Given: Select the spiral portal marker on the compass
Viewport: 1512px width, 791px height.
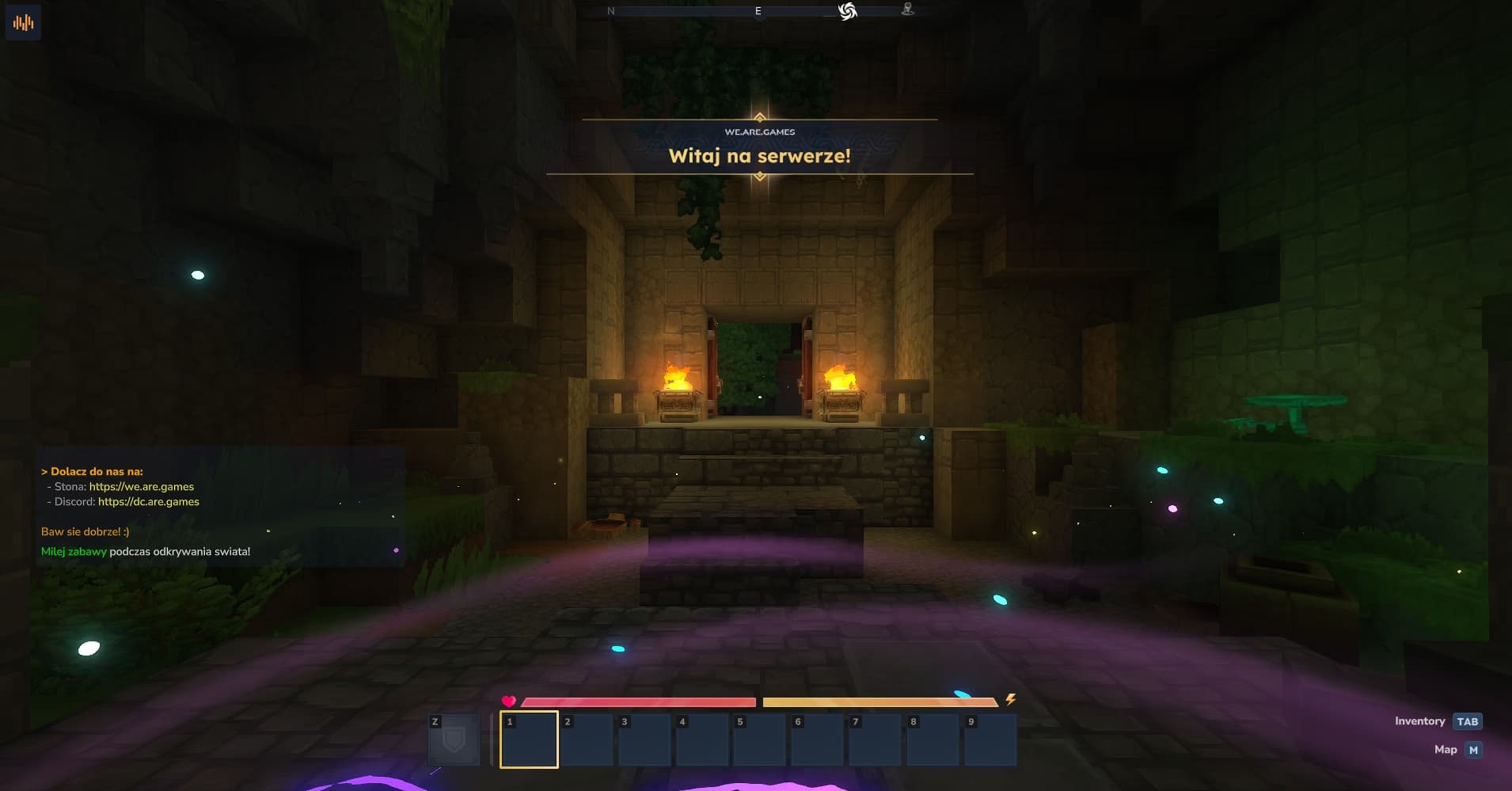Looking at the screenshot, I should pos(847,10).
